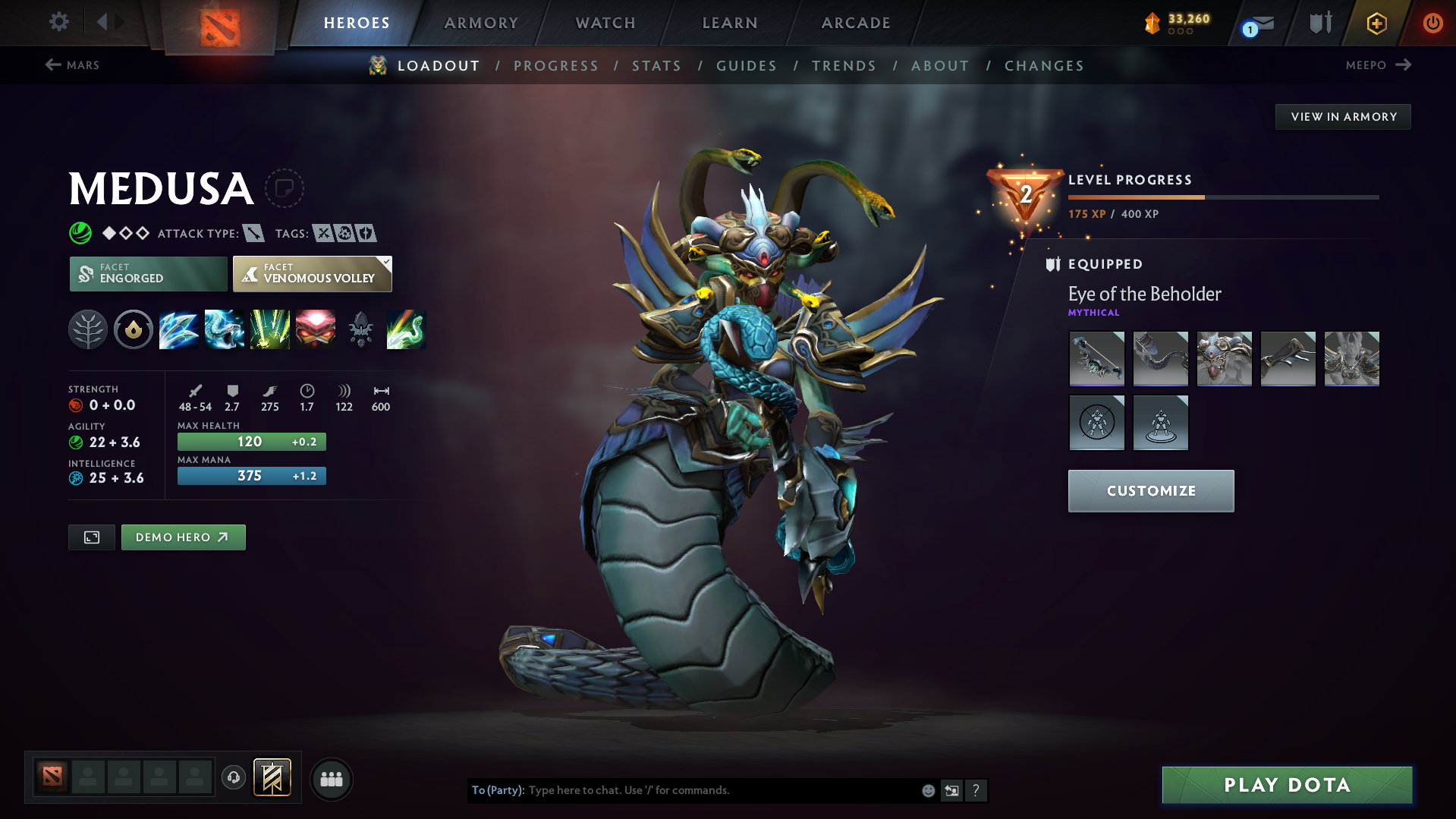Open the GUIDES tab
This screenshot has width=1456, height=819.
coord(747,66)
